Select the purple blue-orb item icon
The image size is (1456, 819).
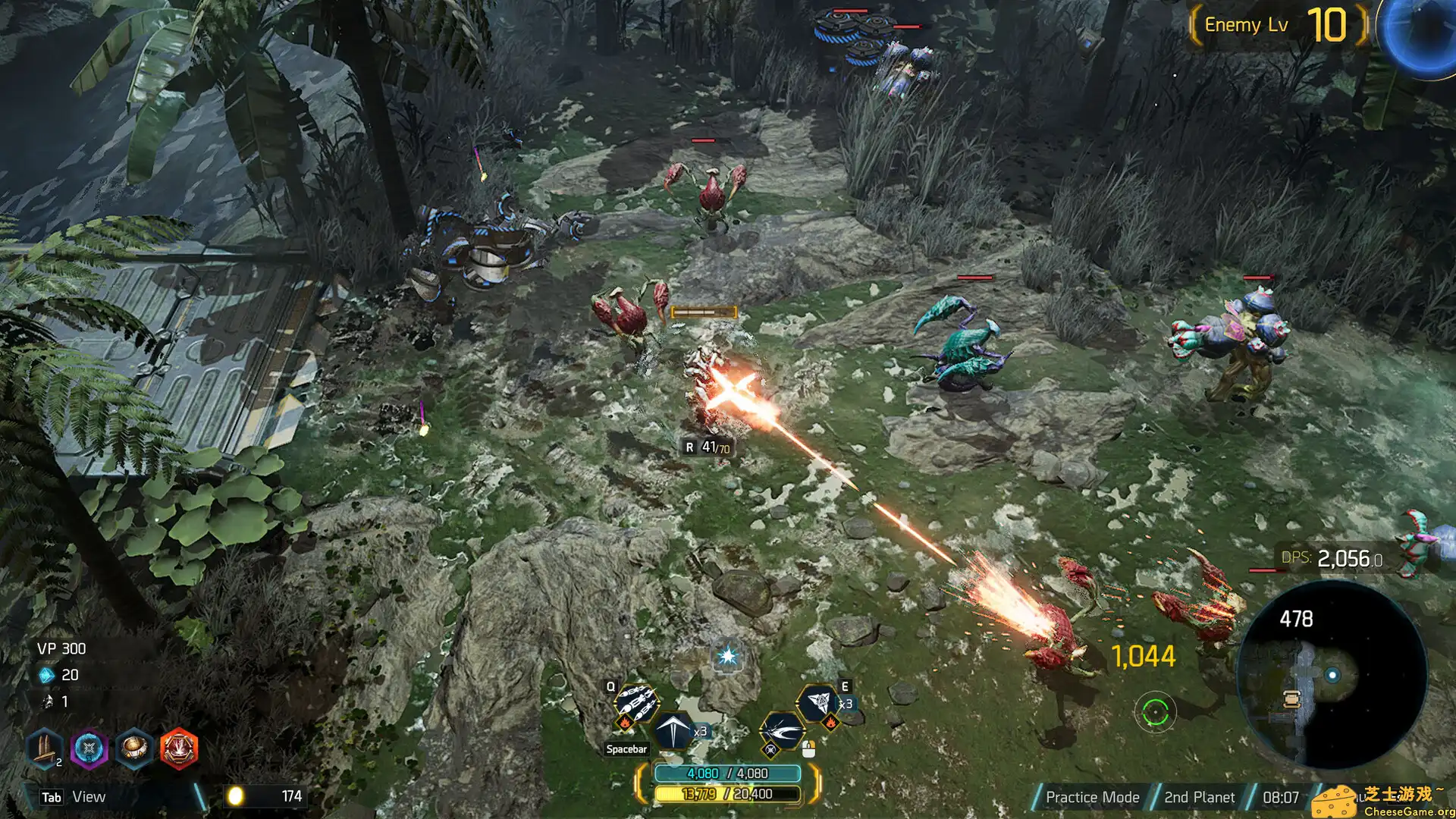pos(89,748)
